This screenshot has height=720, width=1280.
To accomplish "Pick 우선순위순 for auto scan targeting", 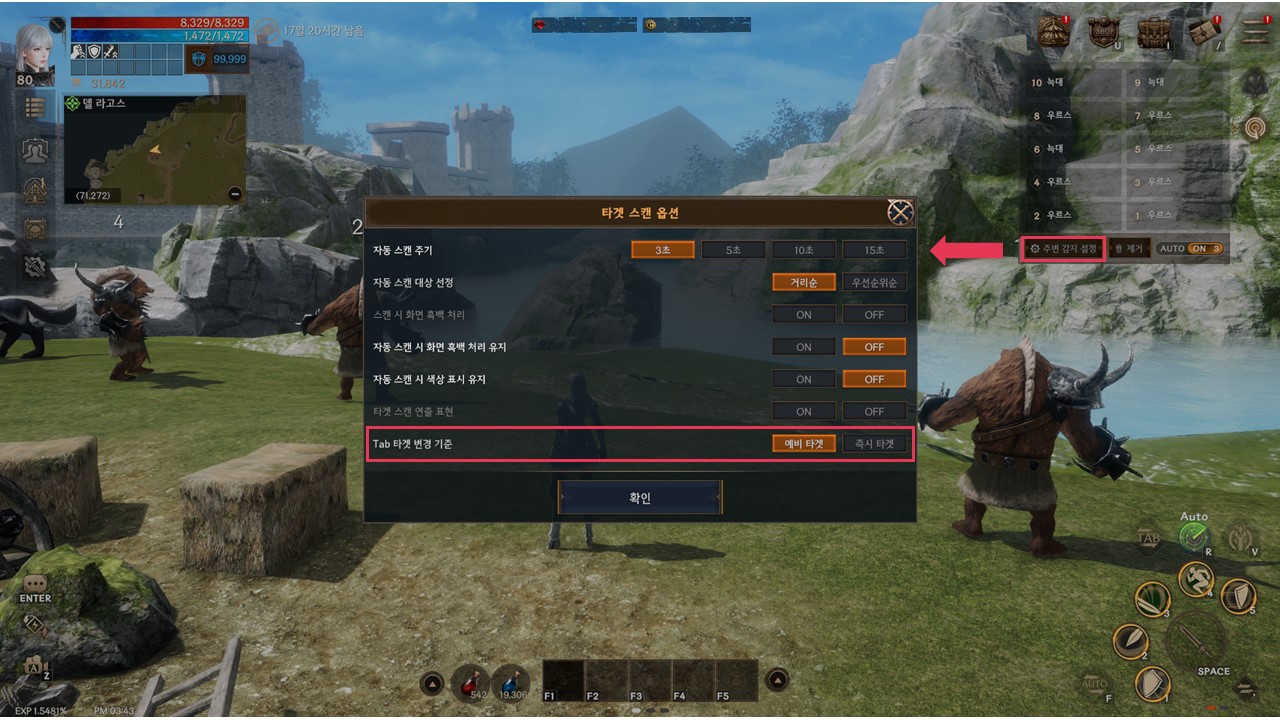I will coord(874,282).
